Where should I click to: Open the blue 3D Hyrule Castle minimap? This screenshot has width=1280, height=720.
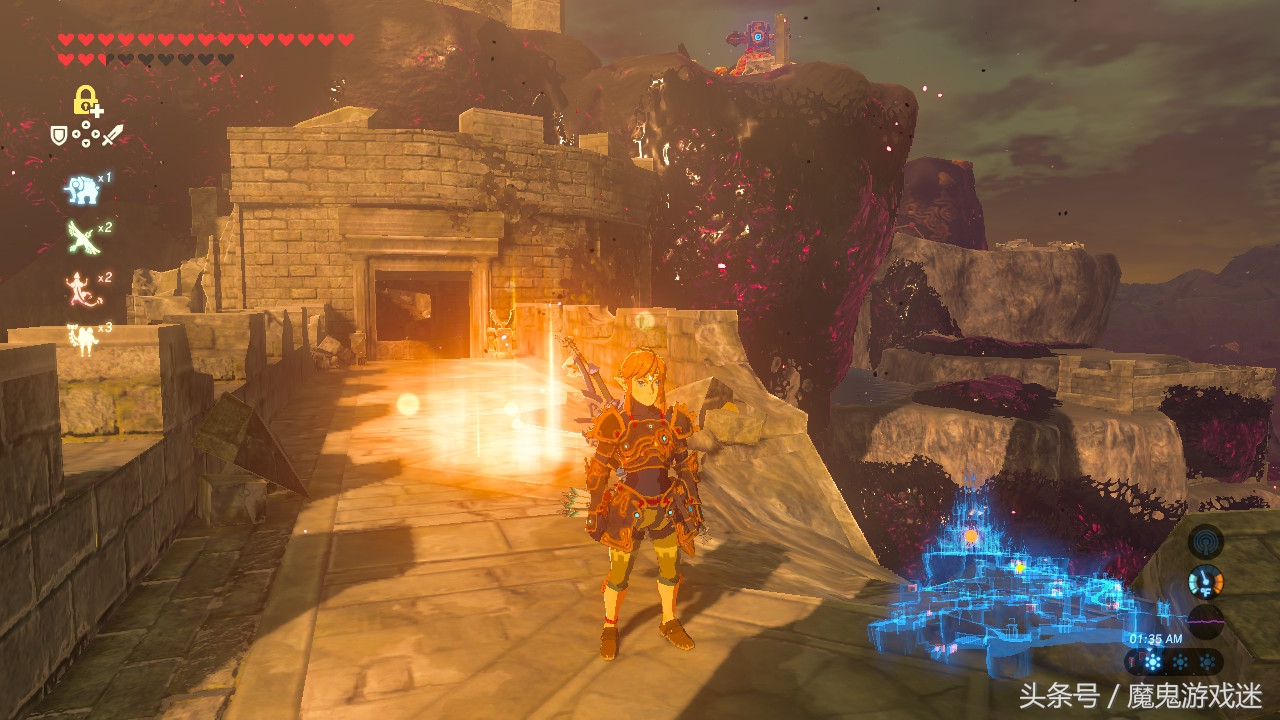tap(1010, 580)
